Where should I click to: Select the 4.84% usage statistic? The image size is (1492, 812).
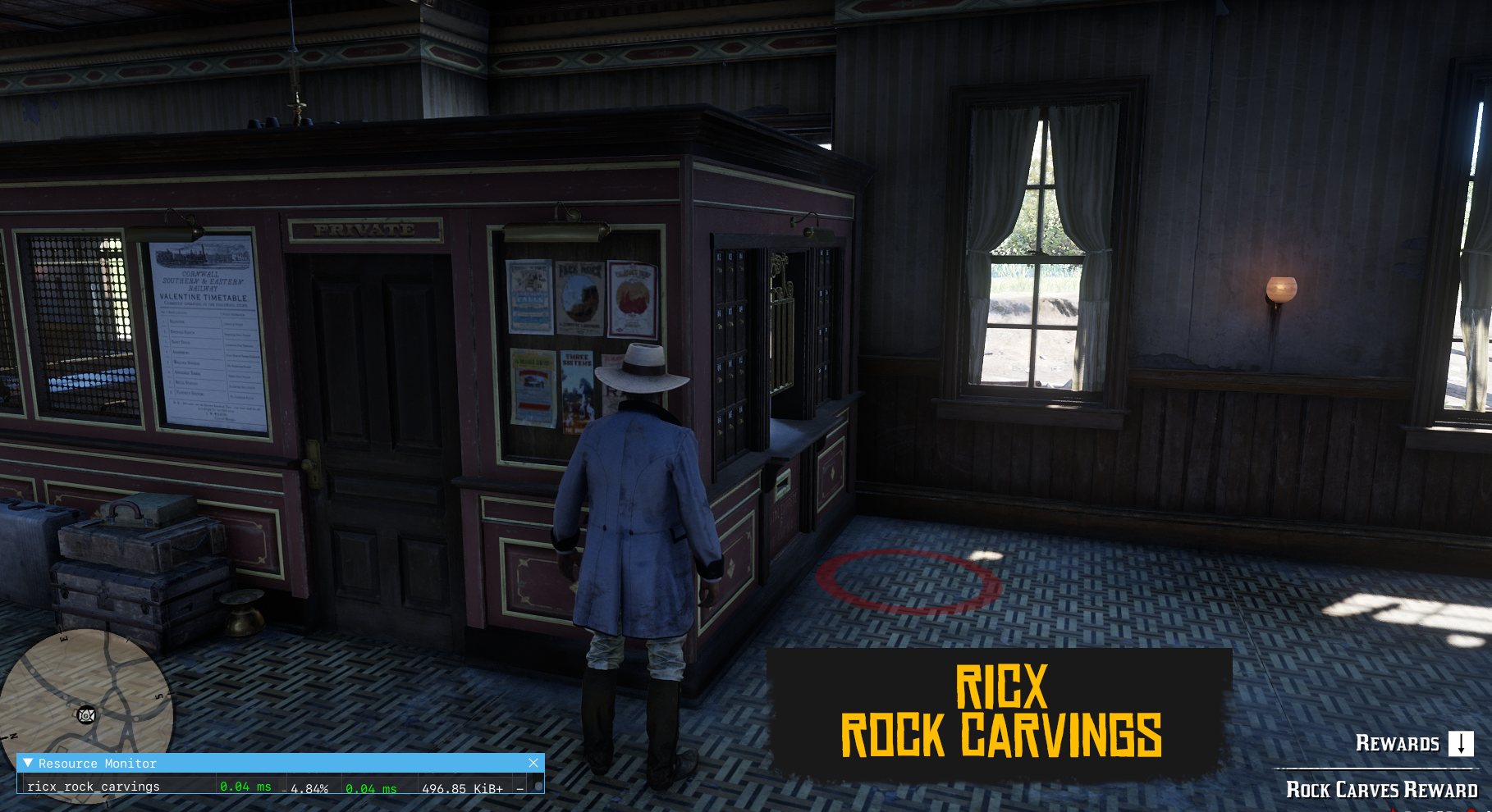point(310,787)
